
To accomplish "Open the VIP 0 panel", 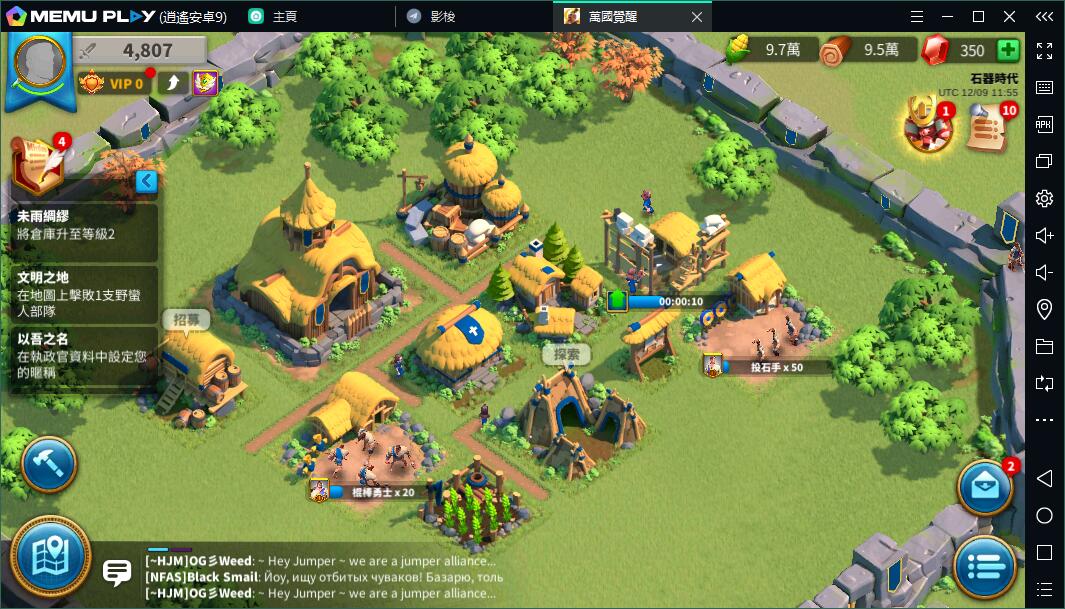I will click(x=116, y=83).
